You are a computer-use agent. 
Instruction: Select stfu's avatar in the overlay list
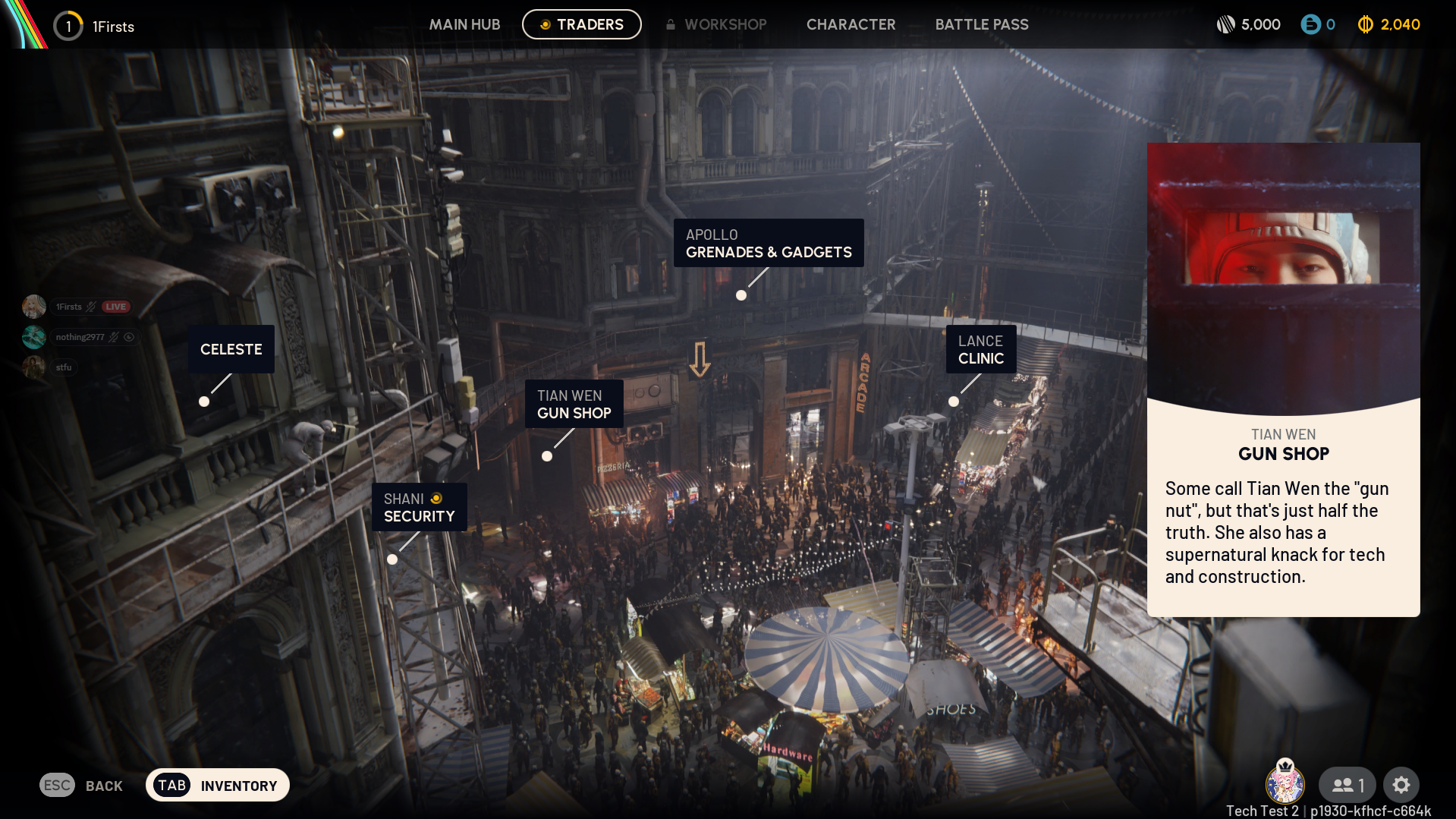[33, 367]
